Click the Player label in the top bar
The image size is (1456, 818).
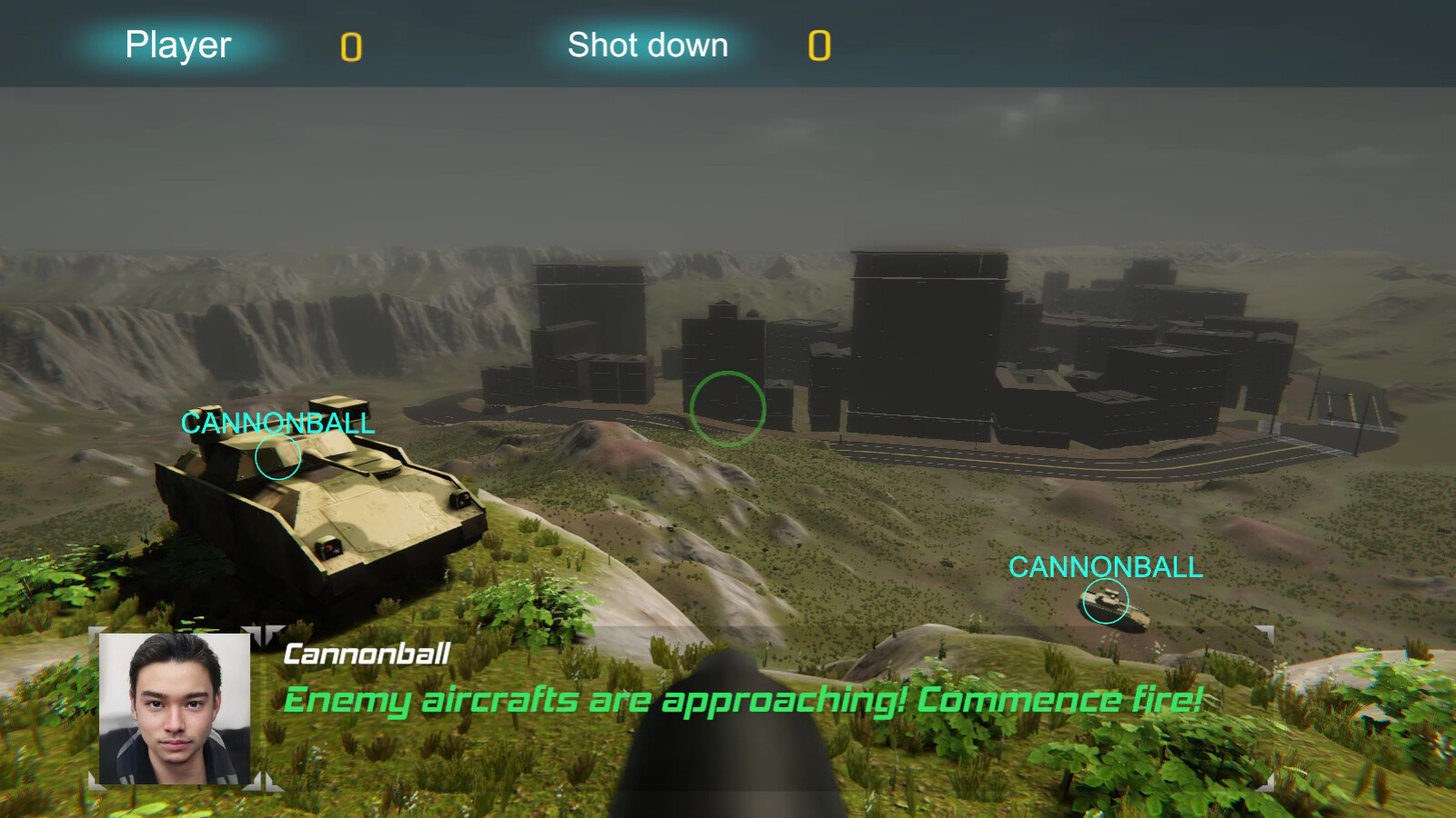(x=177, y=45)
